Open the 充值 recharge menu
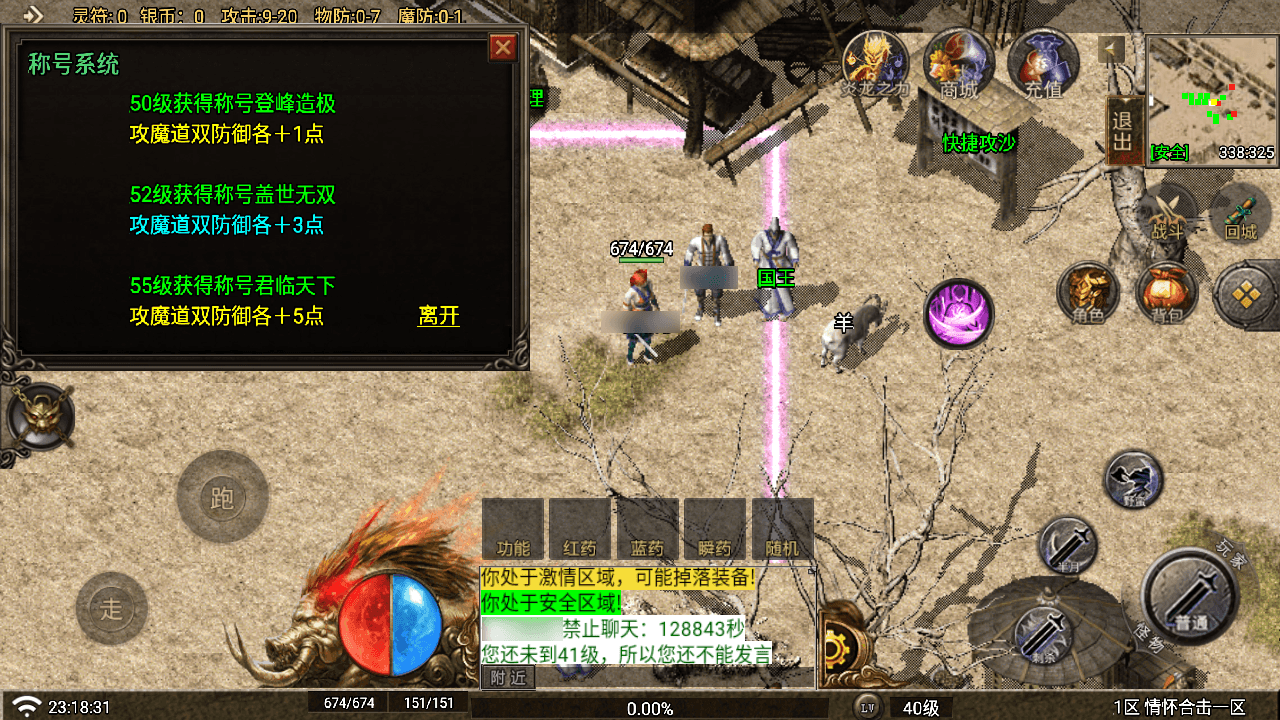This screenshot has height=720, width=1280. click(1043, 62)
